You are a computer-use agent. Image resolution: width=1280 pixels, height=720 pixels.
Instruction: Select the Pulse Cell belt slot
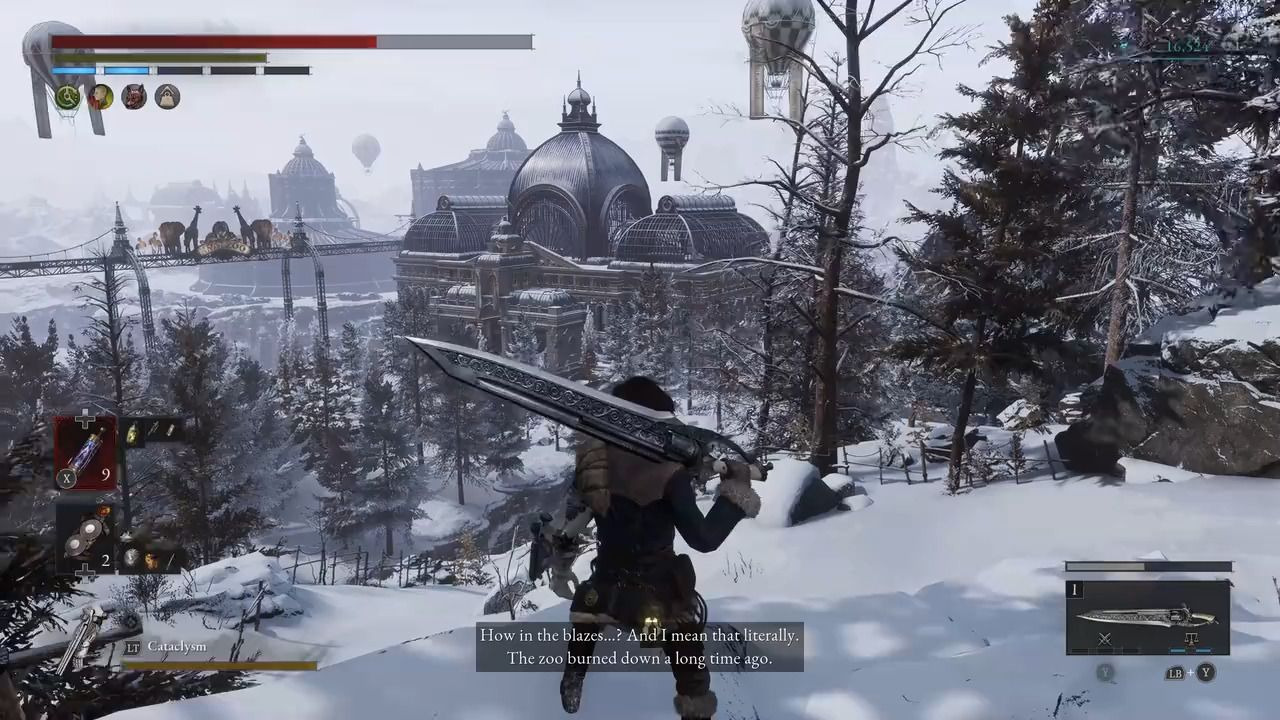click(85, 451)
